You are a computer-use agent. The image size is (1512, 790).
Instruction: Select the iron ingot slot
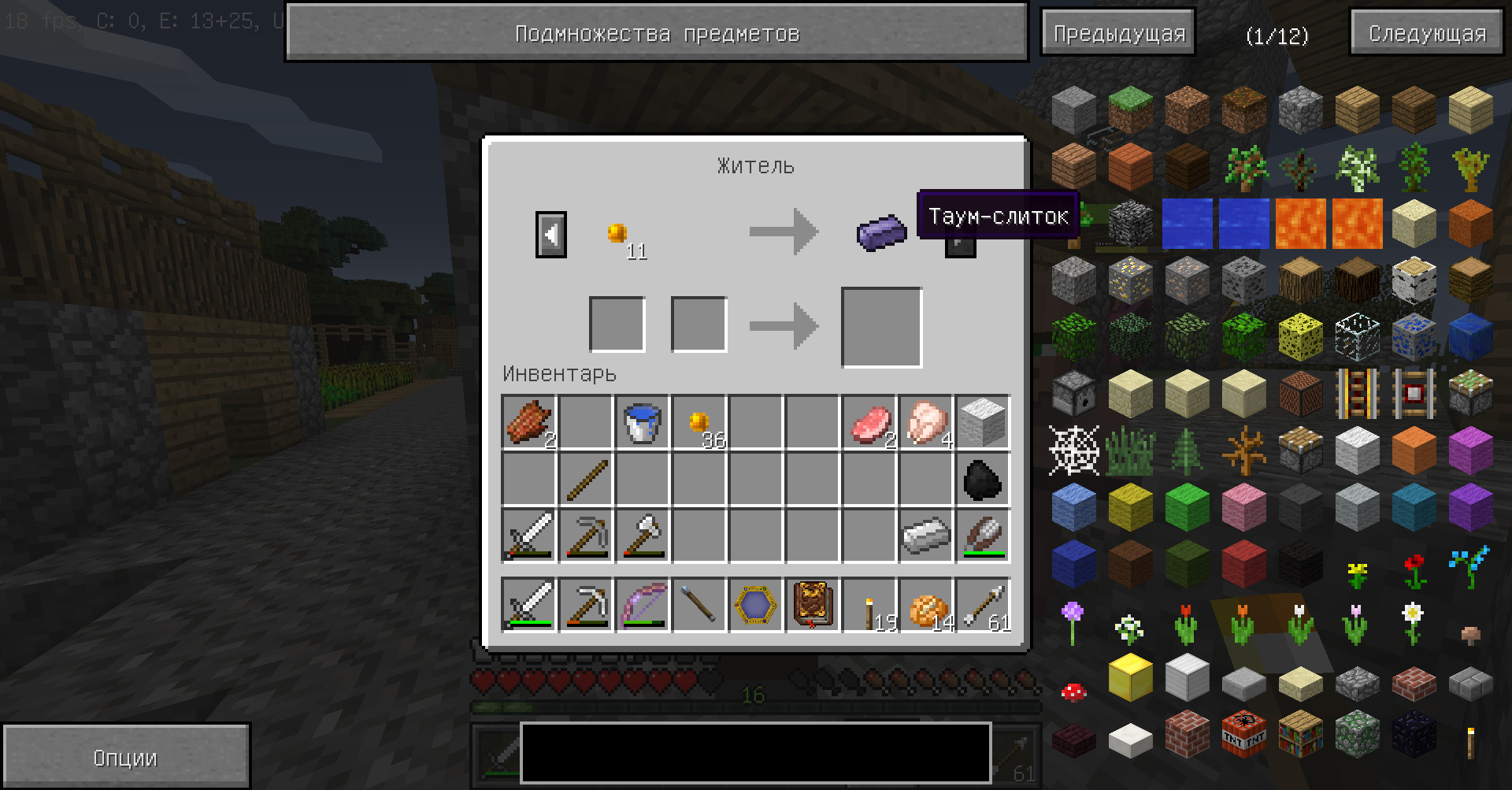(925, 536)
